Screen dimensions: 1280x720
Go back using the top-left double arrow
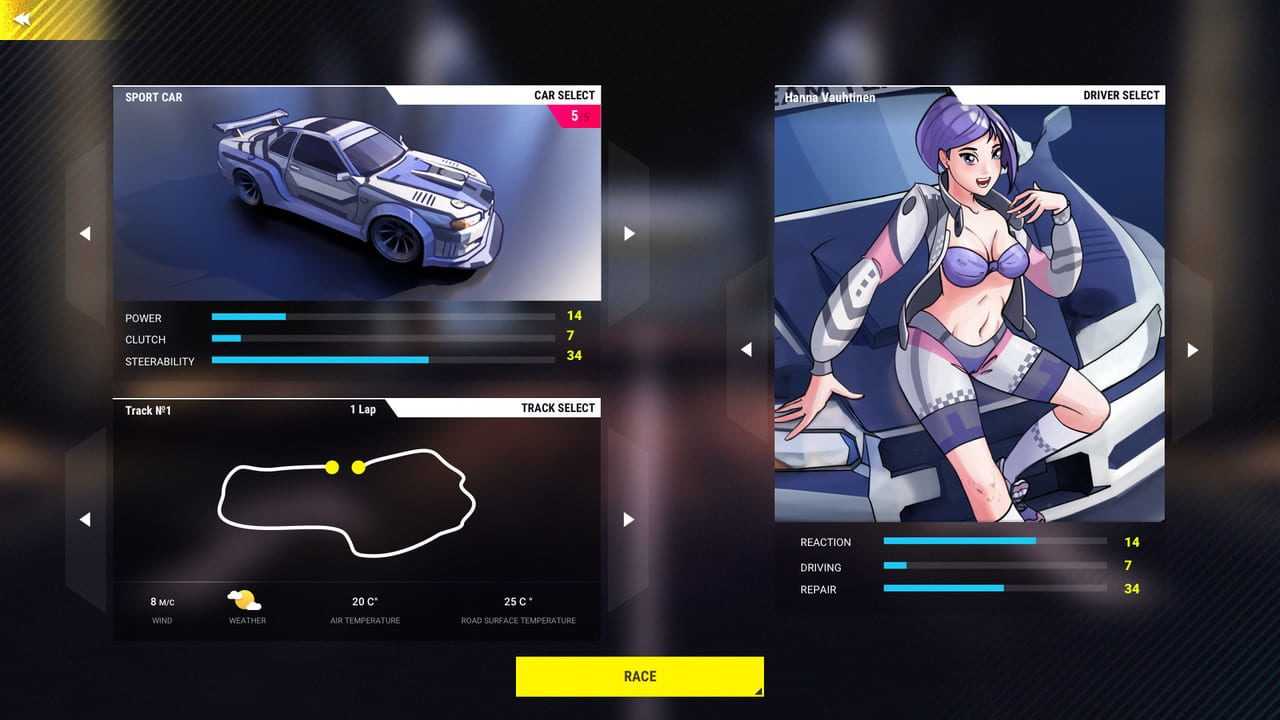pyautogui.click(x=22, y=19)
